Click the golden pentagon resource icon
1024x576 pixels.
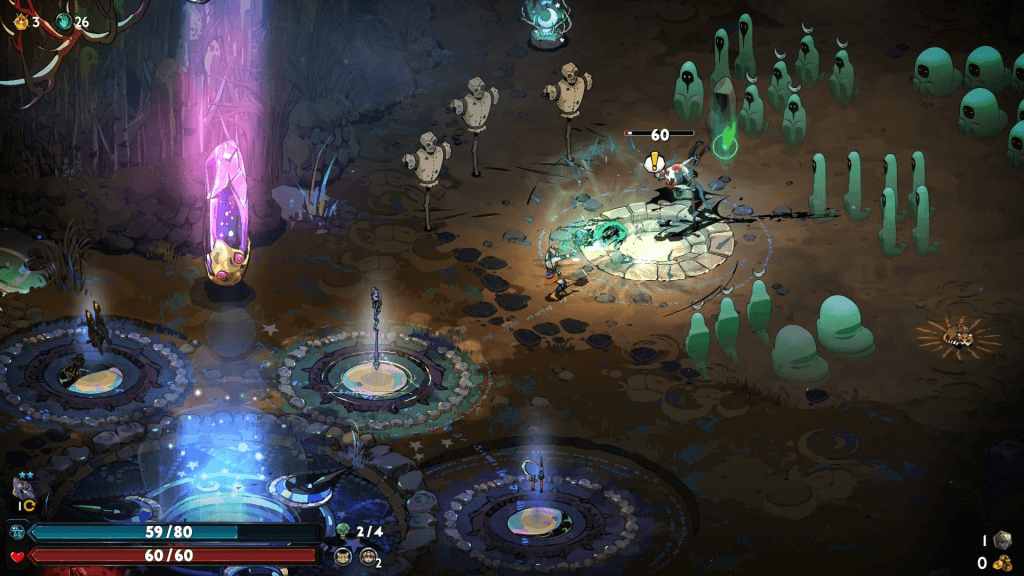[x=21, y=21]
